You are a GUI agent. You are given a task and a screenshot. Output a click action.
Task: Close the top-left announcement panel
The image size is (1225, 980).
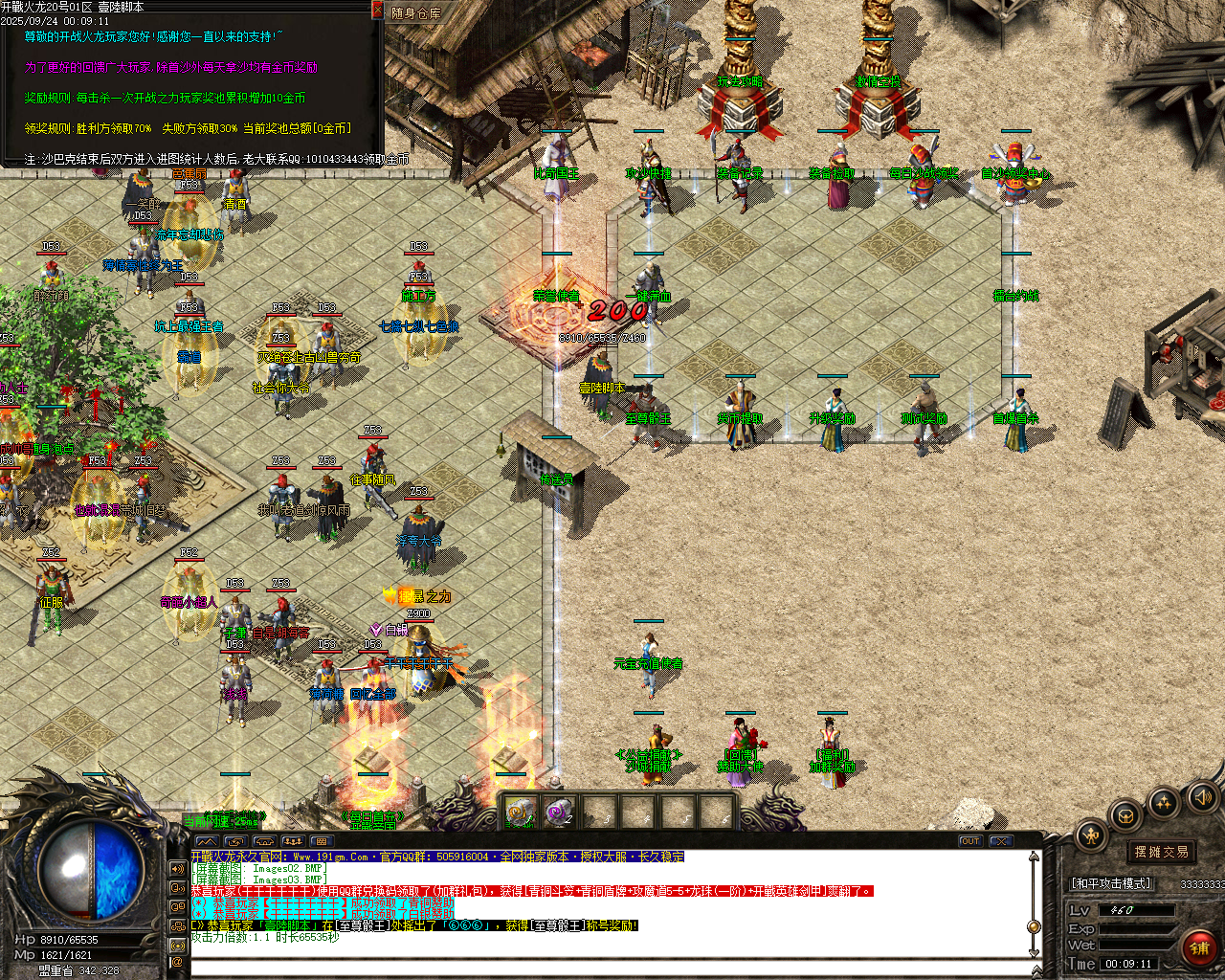click(x=378, y=9)
